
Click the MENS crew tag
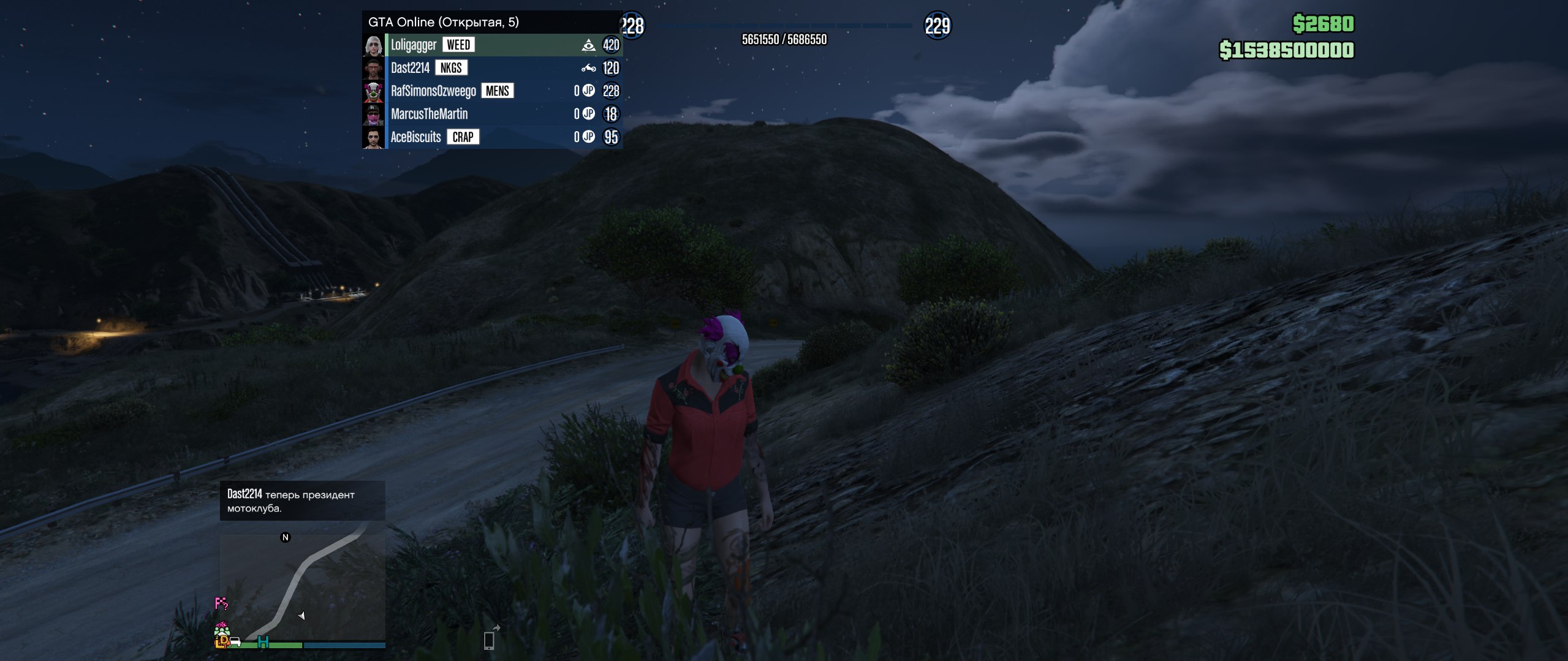click(x=497, y=91)
